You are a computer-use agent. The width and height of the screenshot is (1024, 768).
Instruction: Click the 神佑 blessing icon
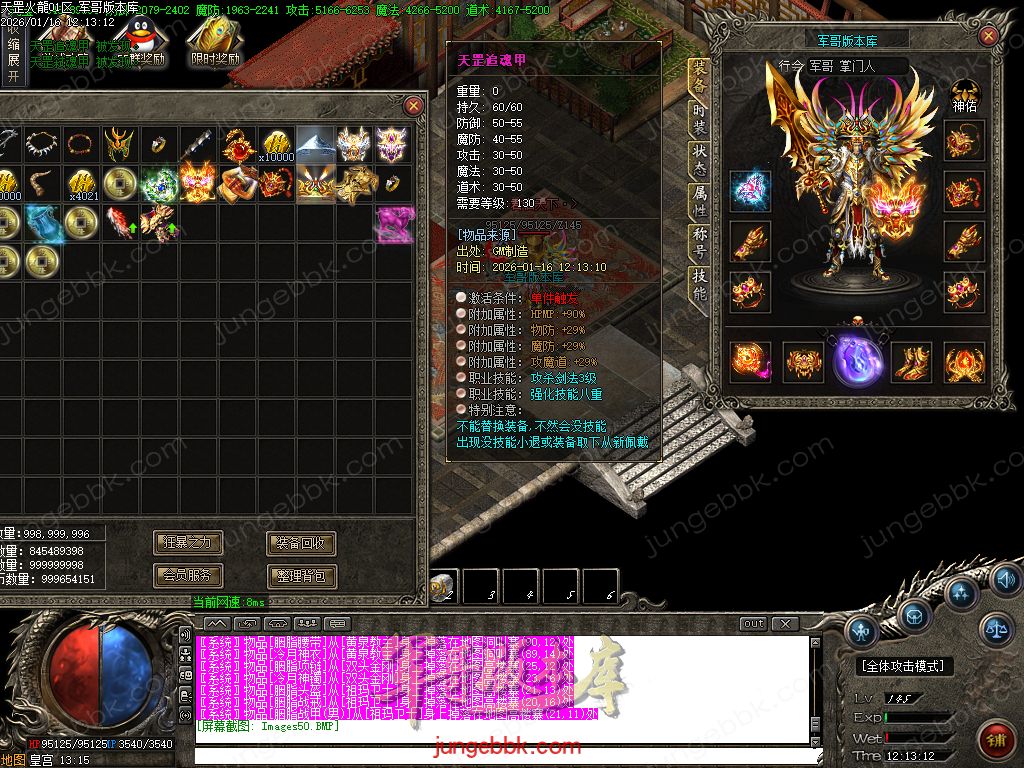964,94
